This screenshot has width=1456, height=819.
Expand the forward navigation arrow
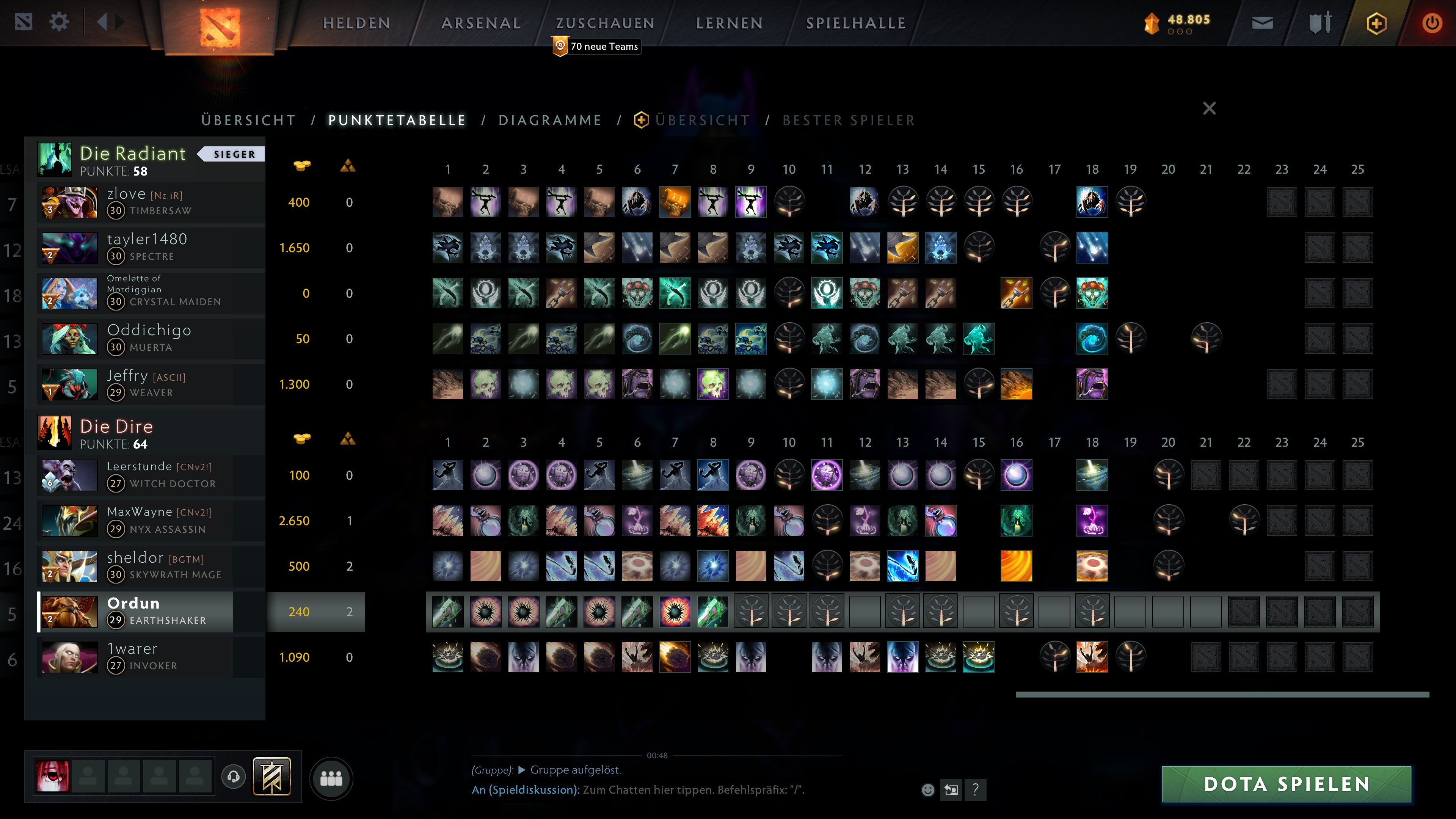119,22
